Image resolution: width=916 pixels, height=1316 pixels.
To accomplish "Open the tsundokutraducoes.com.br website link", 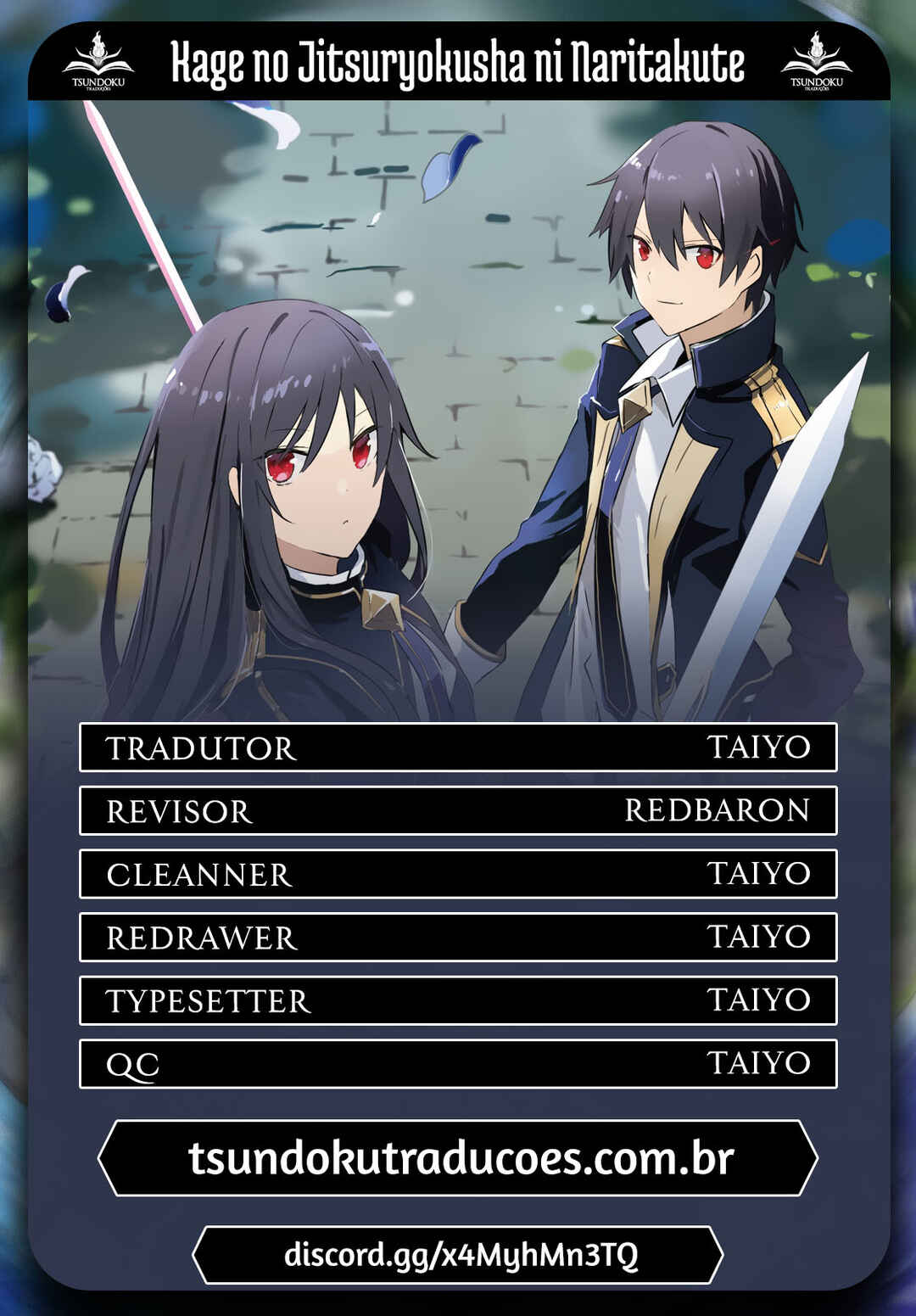I will point(459,1158).
